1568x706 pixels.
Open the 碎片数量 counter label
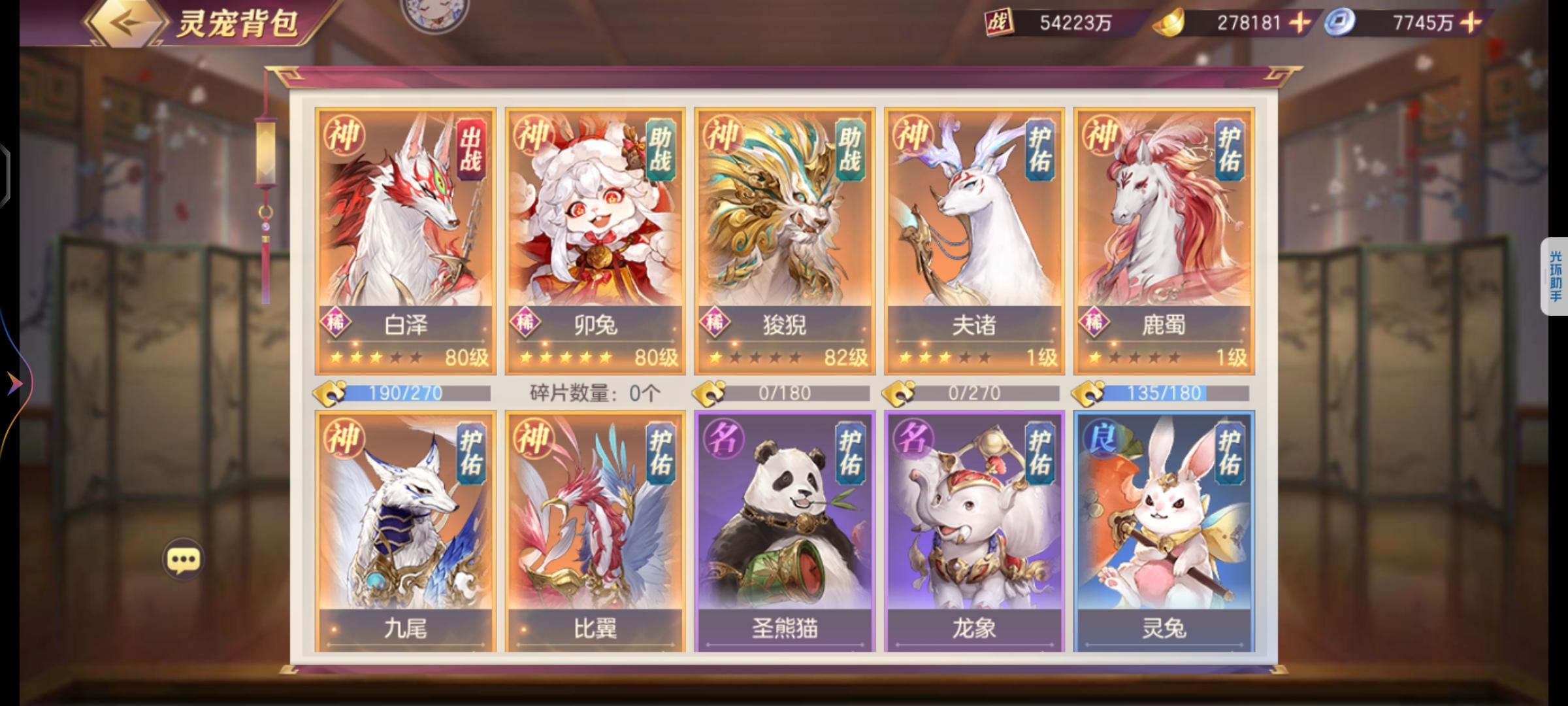(x=594, y=393)
